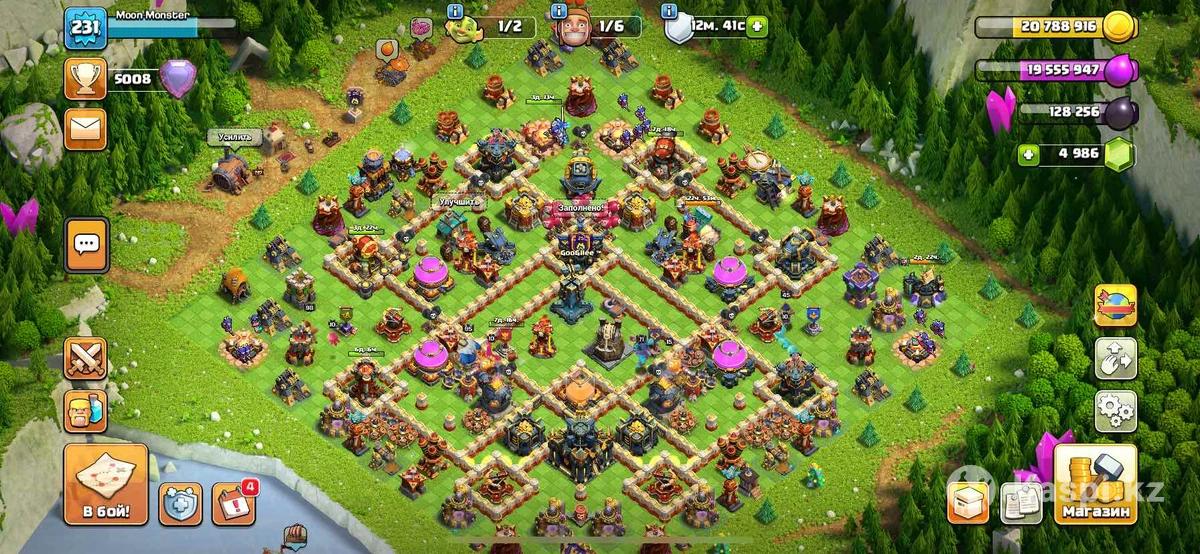Open the trophy league rankings
The image size is (1200, 554).
point(85,78)
